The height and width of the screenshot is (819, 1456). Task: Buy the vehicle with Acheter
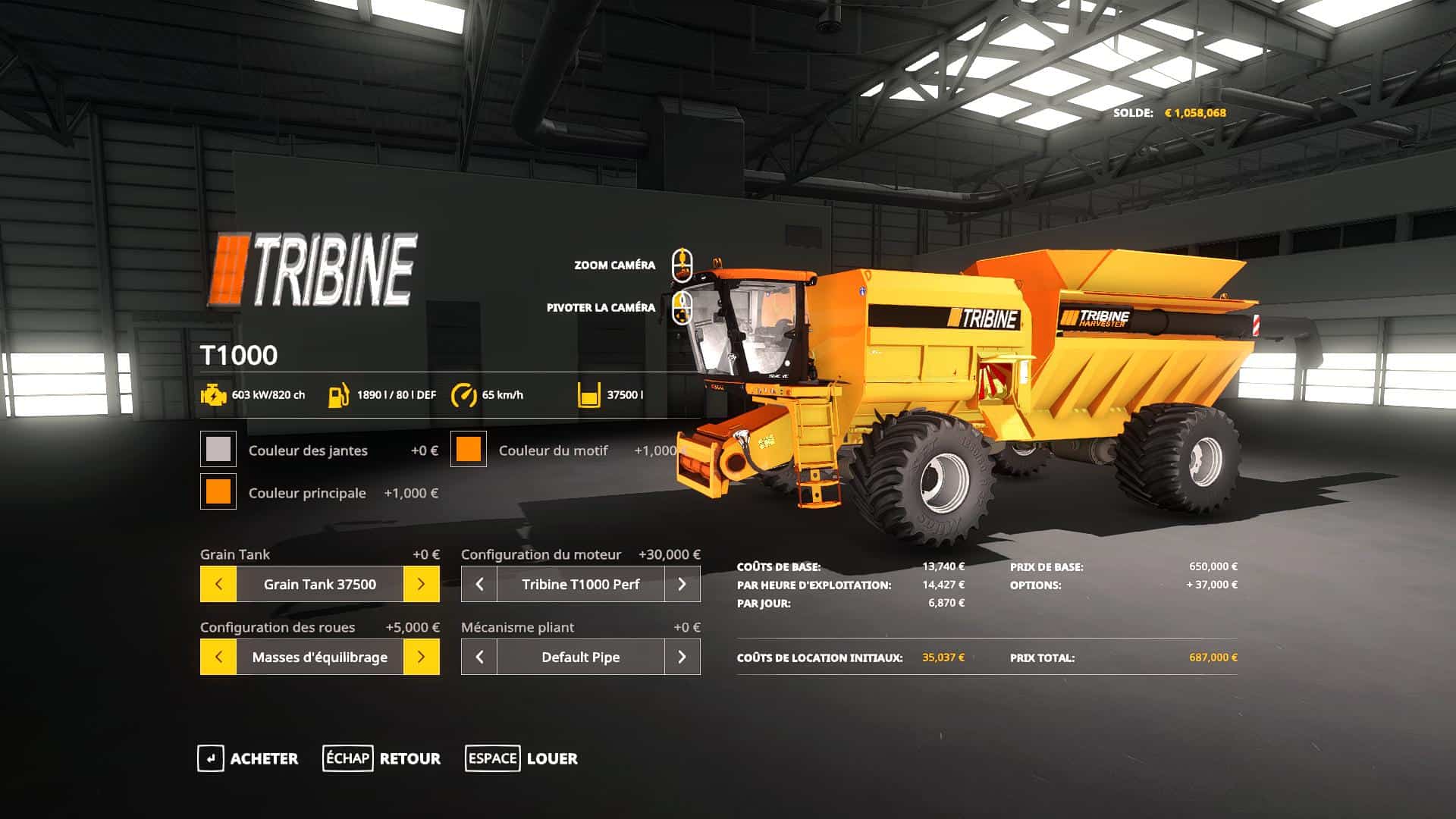[x=248, y=758]
